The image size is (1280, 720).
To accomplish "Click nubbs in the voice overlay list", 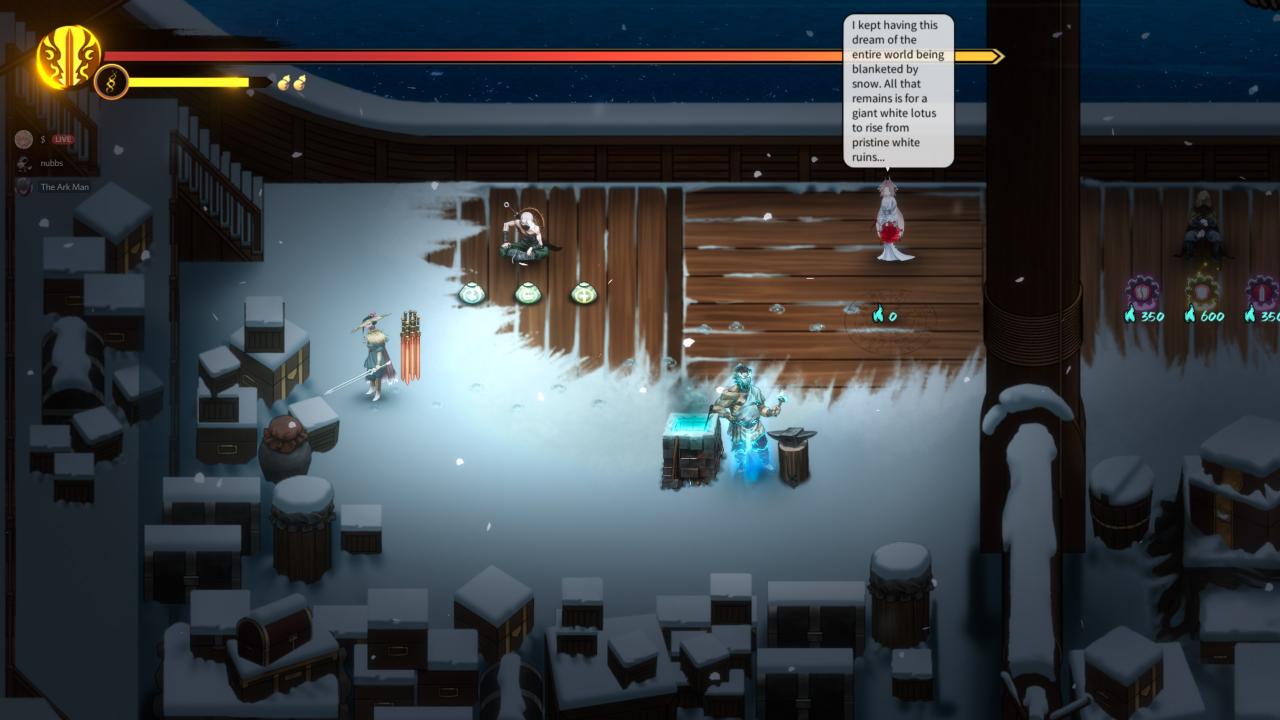I will (x=51, y=163).
